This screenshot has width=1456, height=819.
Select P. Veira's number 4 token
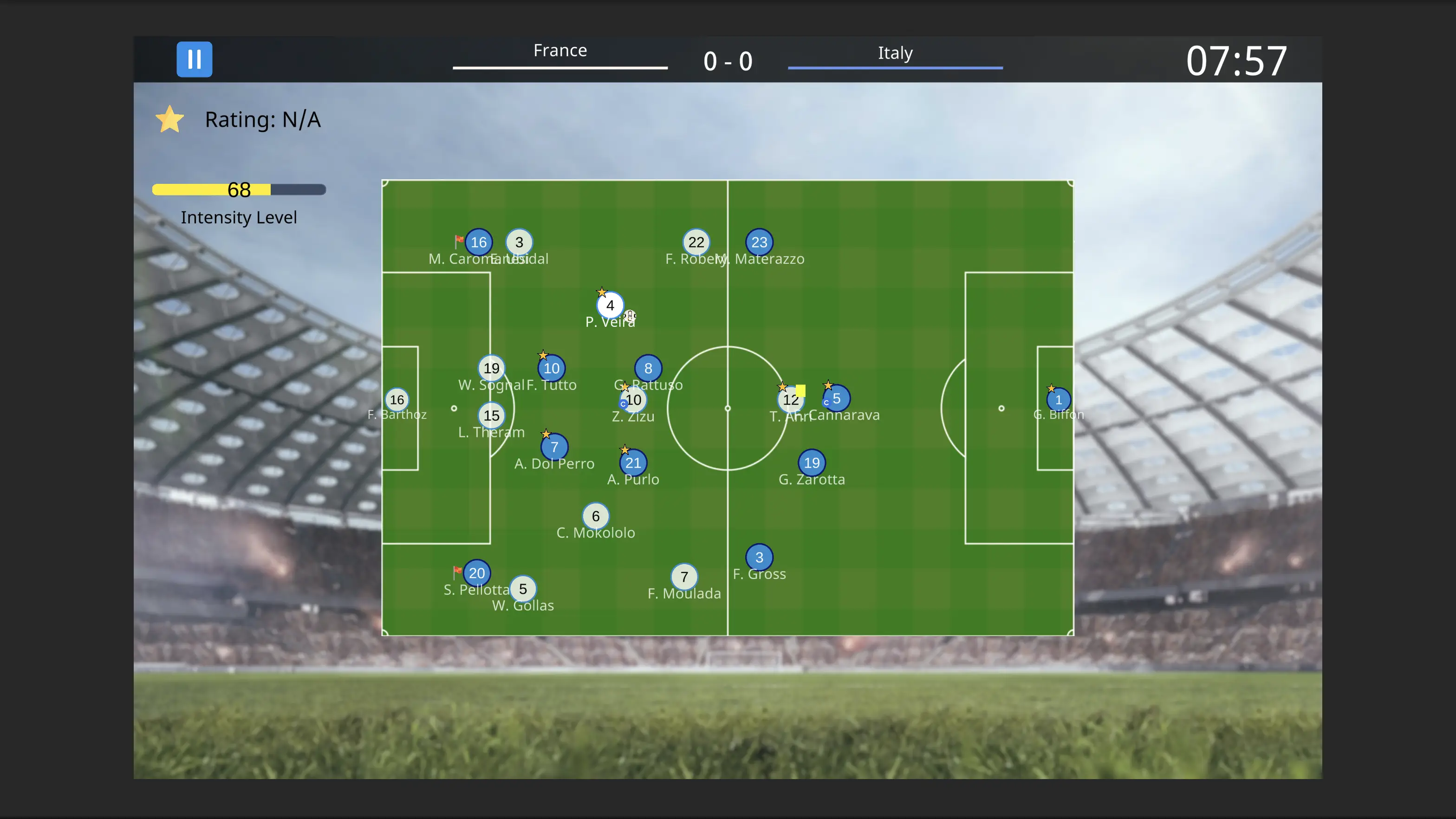pyautogui.click(x=610, y=305)
